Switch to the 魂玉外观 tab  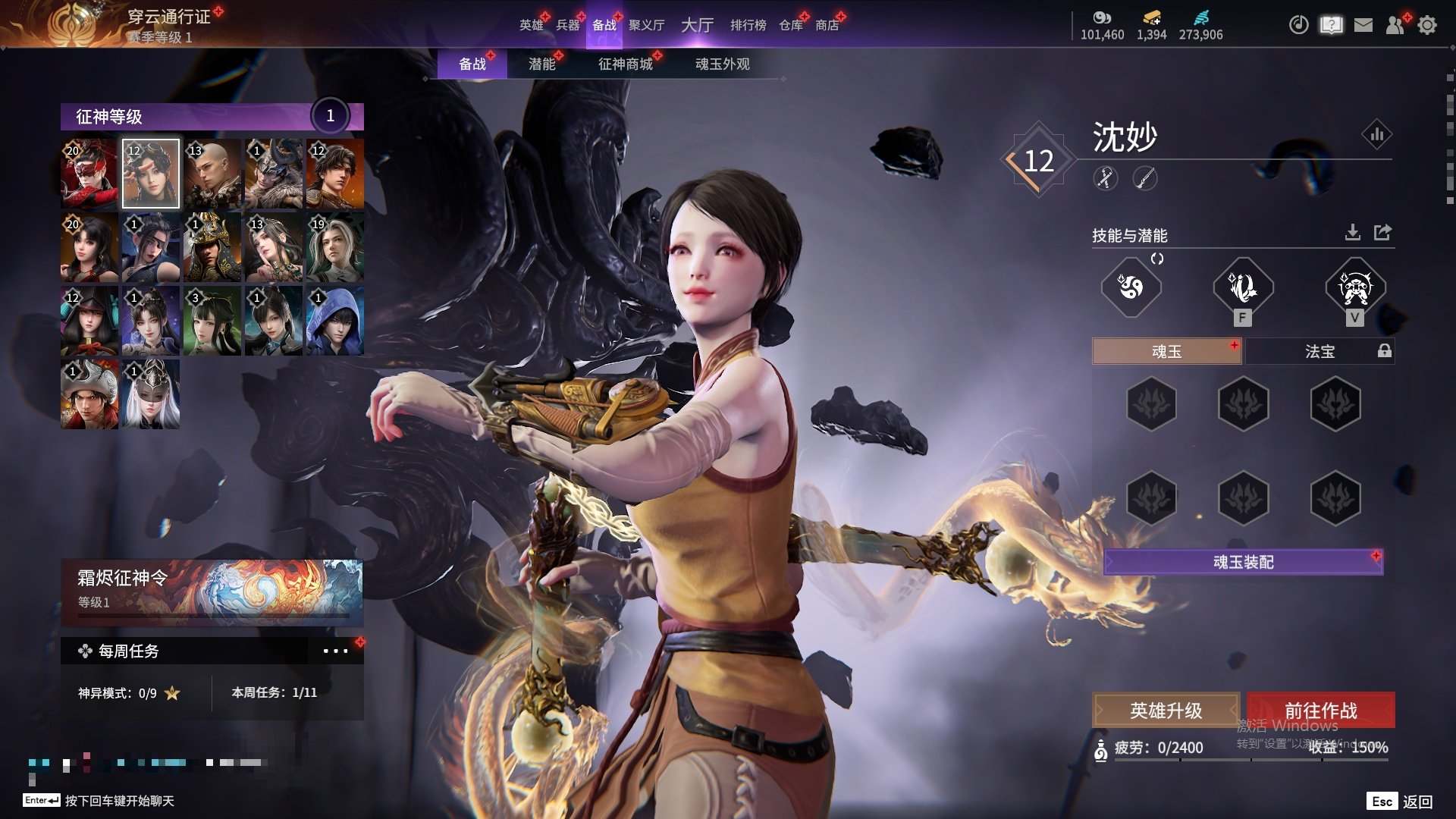pos(722,64)
